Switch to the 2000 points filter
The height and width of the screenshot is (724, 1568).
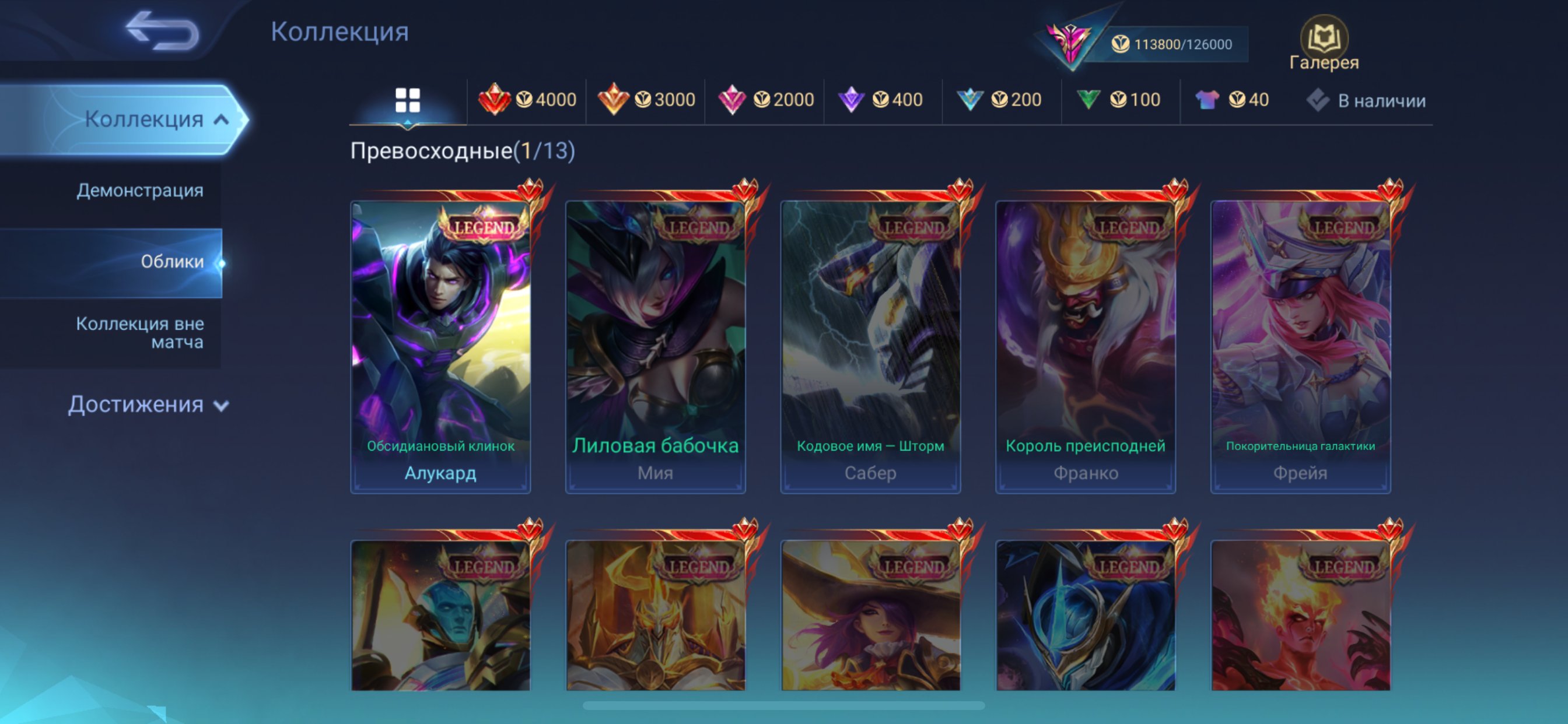[x=765, y=100]
